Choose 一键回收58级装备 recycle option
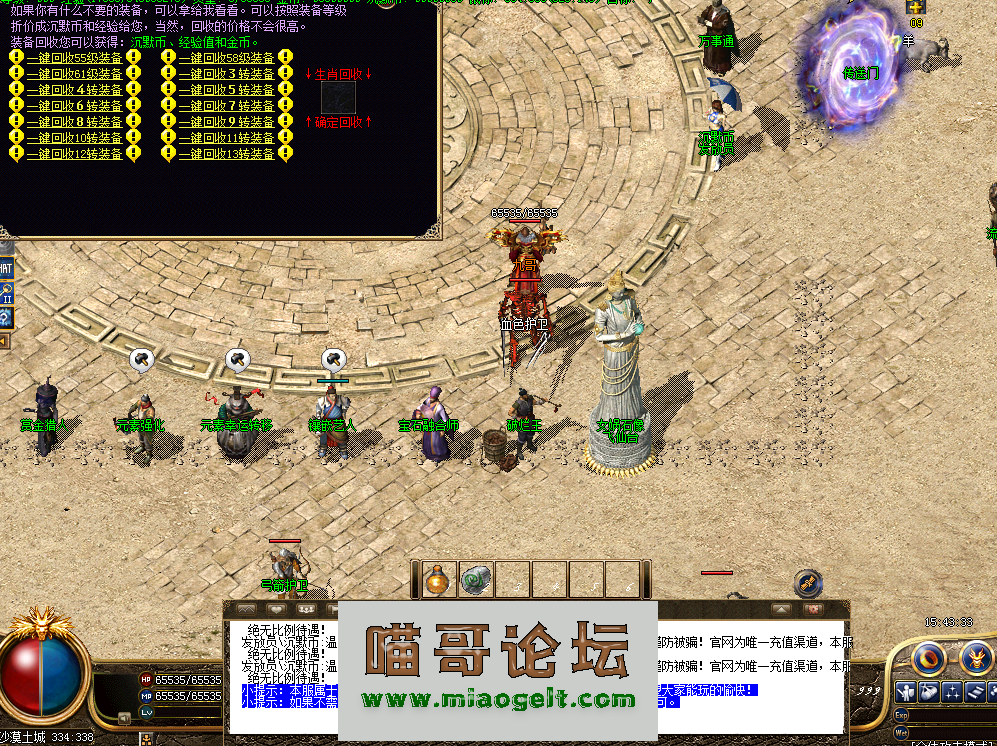The image size is (997, 746). [x=226, y=58]
